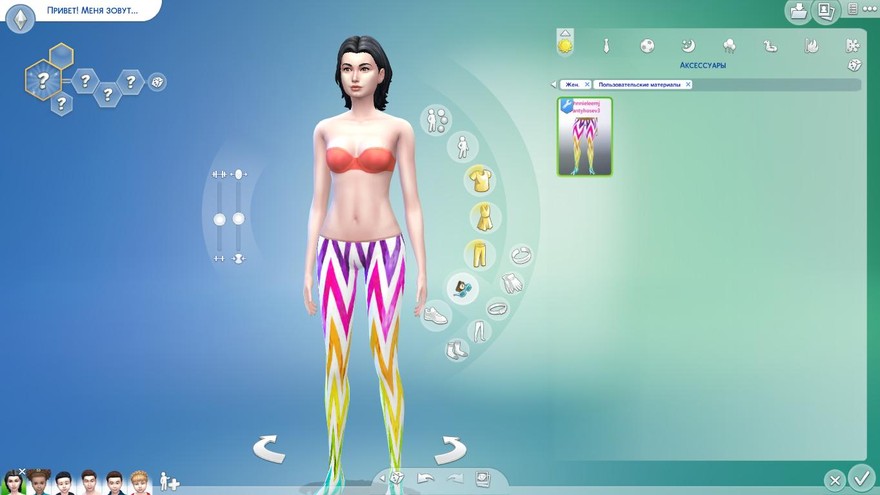Confirm with the checkmark button
This screenshot has width=880, height=495.
860,478
